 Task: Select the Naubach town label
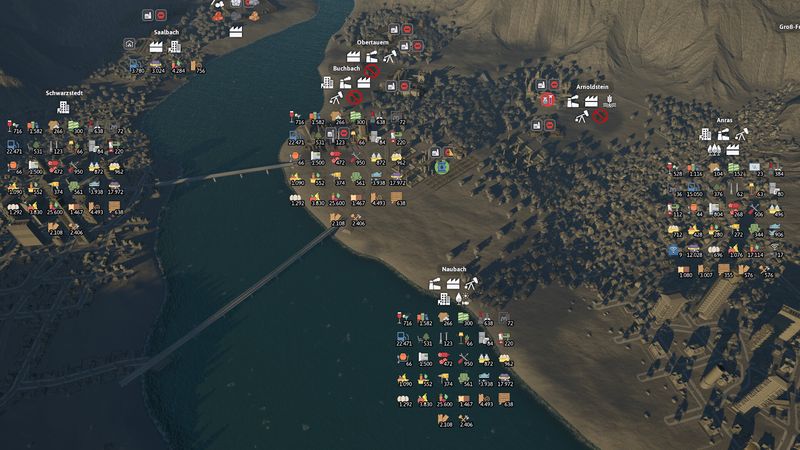click(x=454, y=270)
